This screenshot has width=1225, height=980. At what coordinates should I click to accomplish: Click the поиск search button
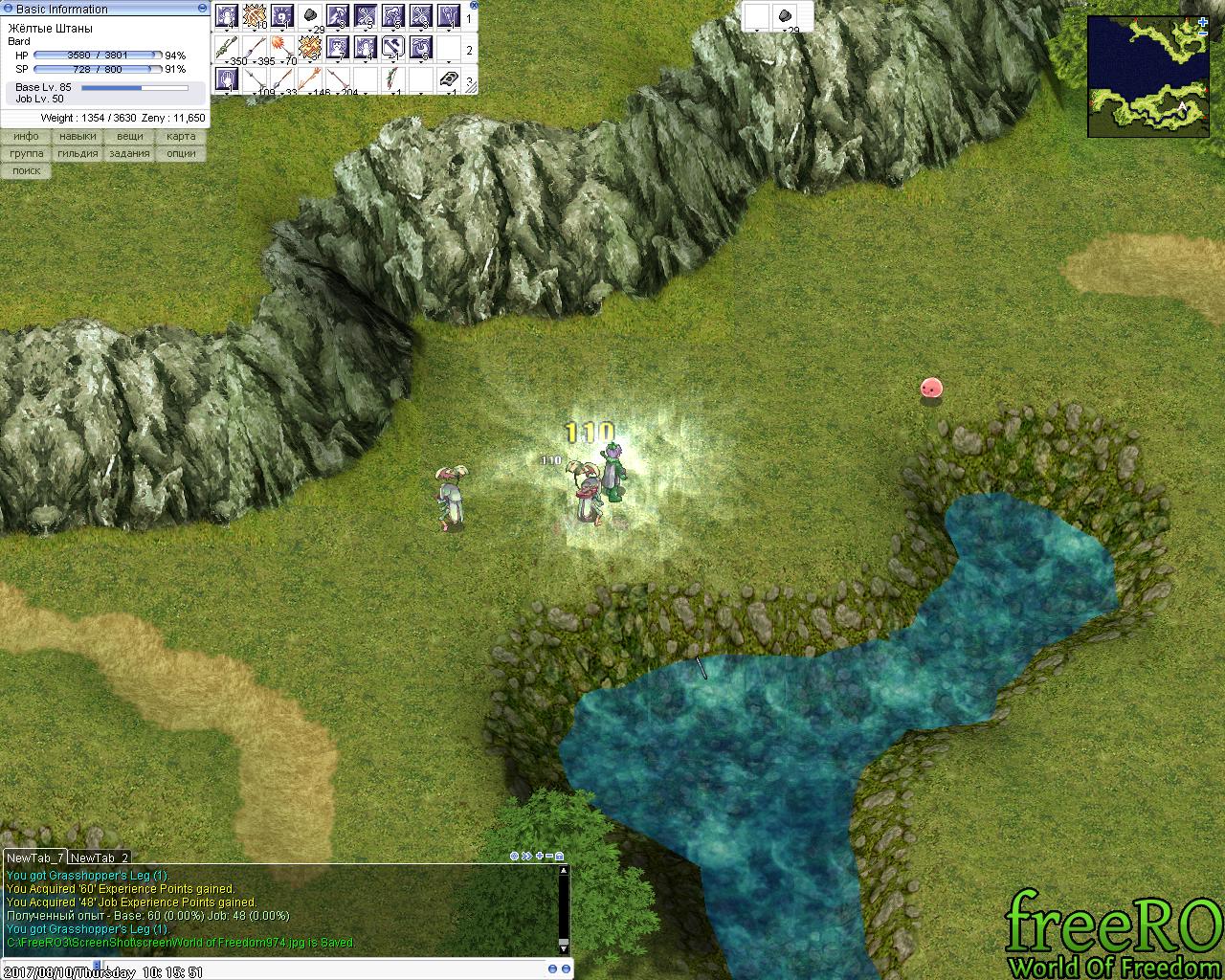click(x=26, y=171)
